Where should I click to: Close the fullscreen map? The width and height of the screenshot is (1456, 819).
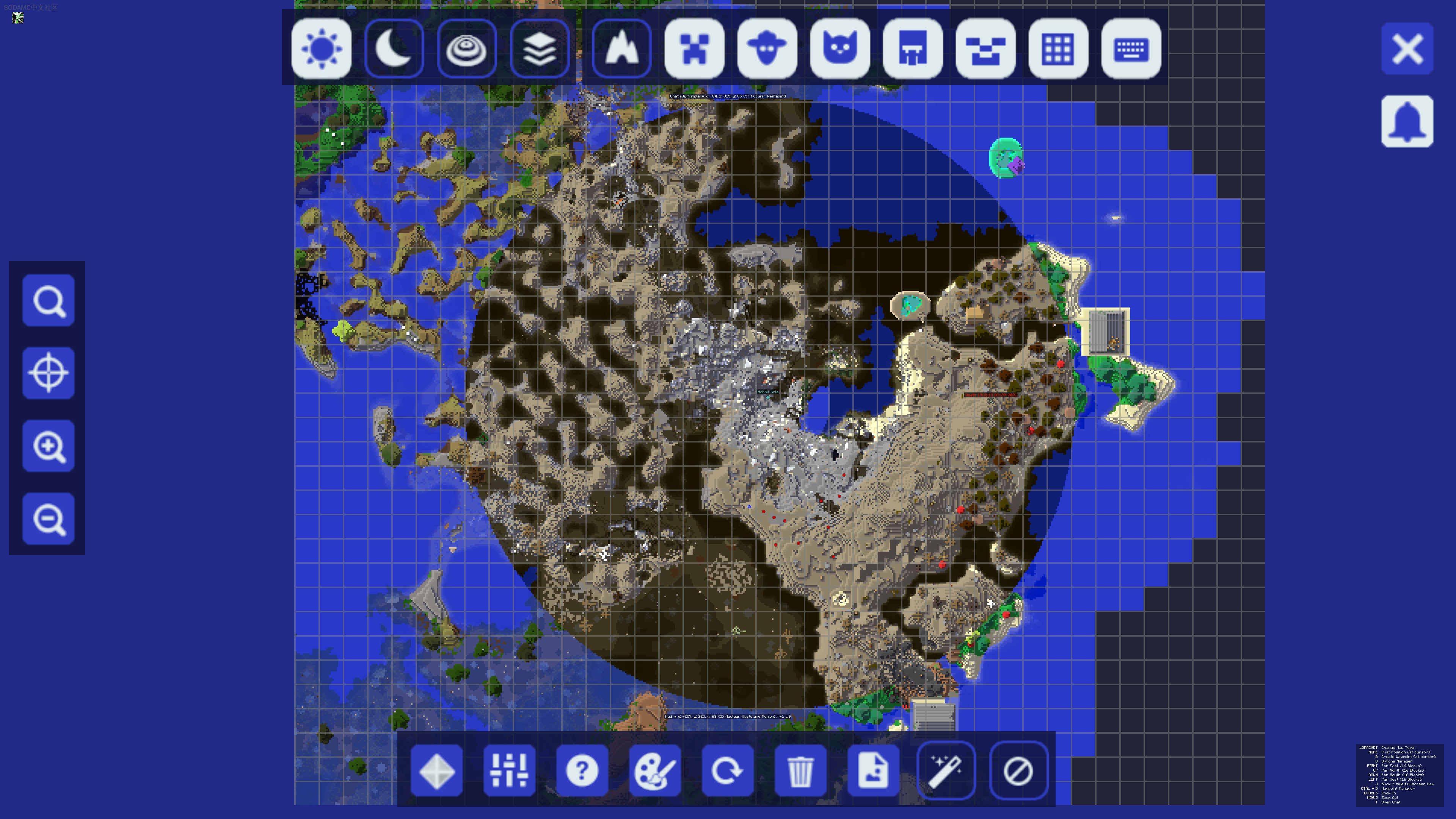(x=1407, y=49)
